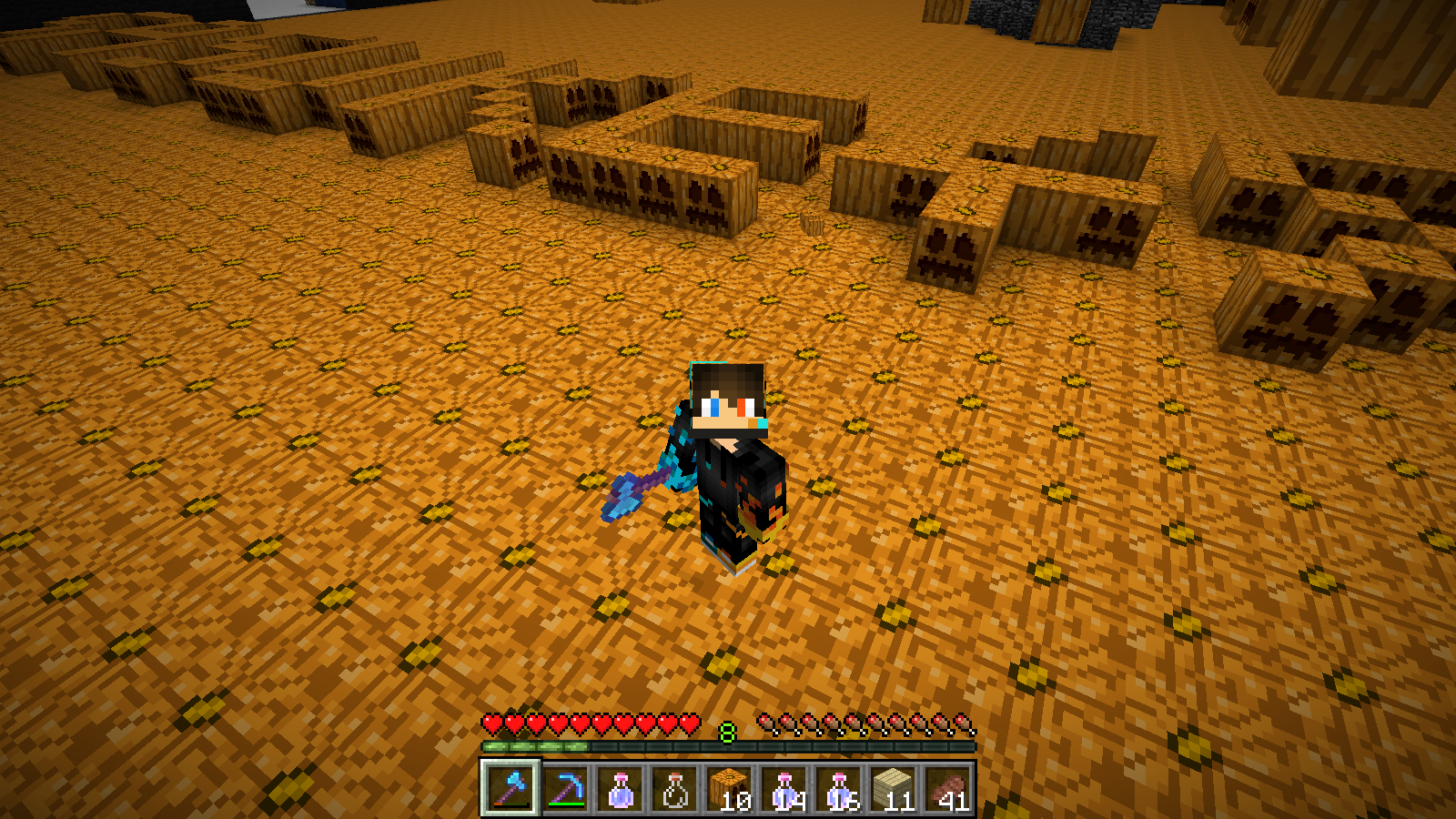
Task: Choose the empty glass bottle slot
Action: (x=674, y=788)
